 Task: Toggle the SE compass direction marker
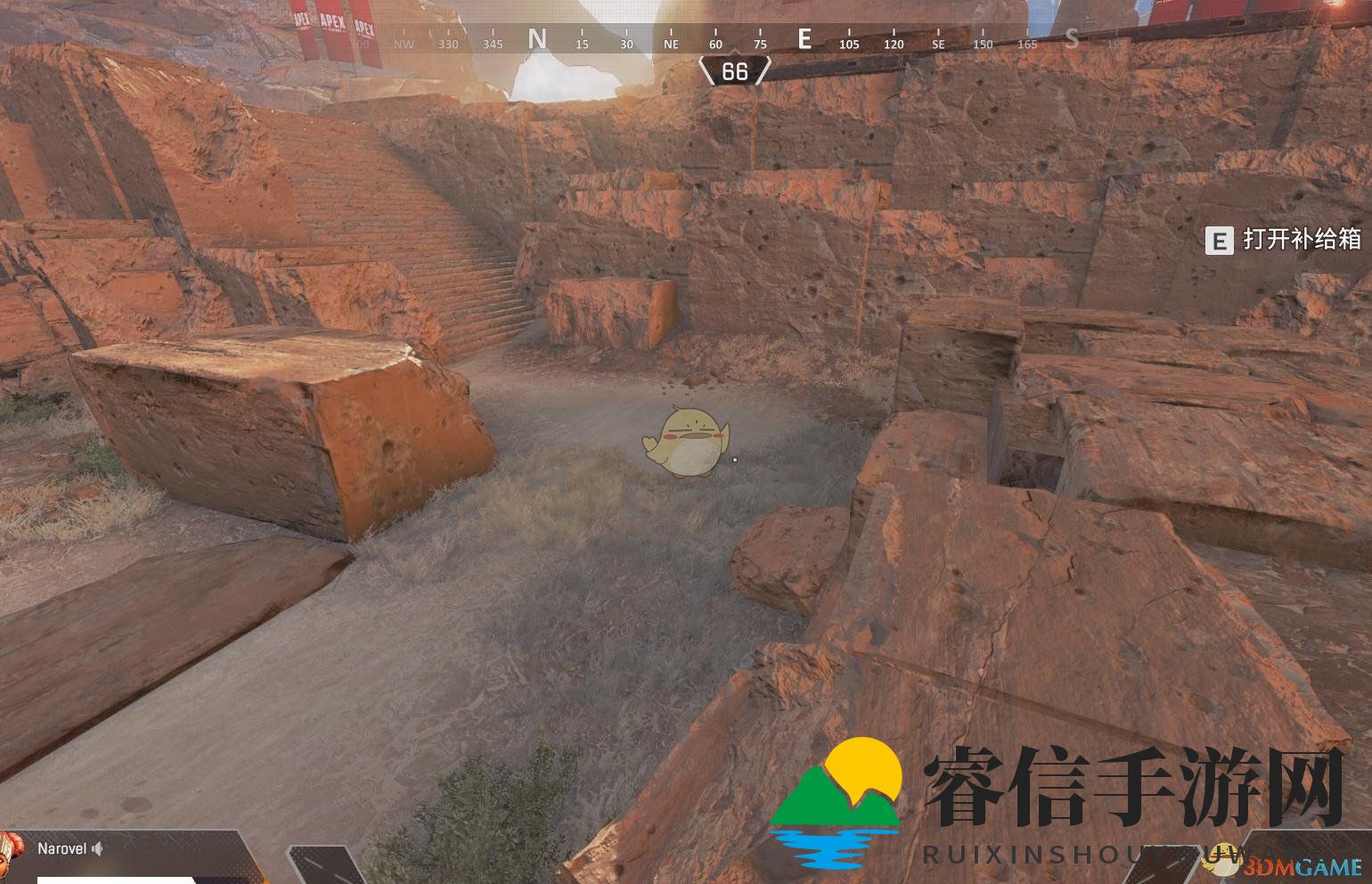tap(938, 43)
